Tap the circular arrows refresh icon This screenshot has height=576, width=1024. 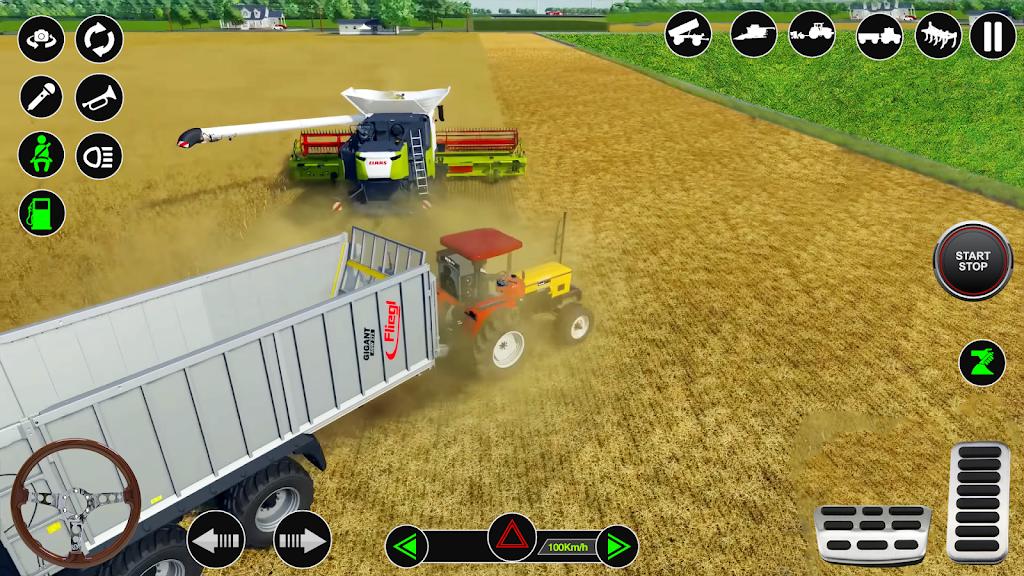(x=99, y=39)
